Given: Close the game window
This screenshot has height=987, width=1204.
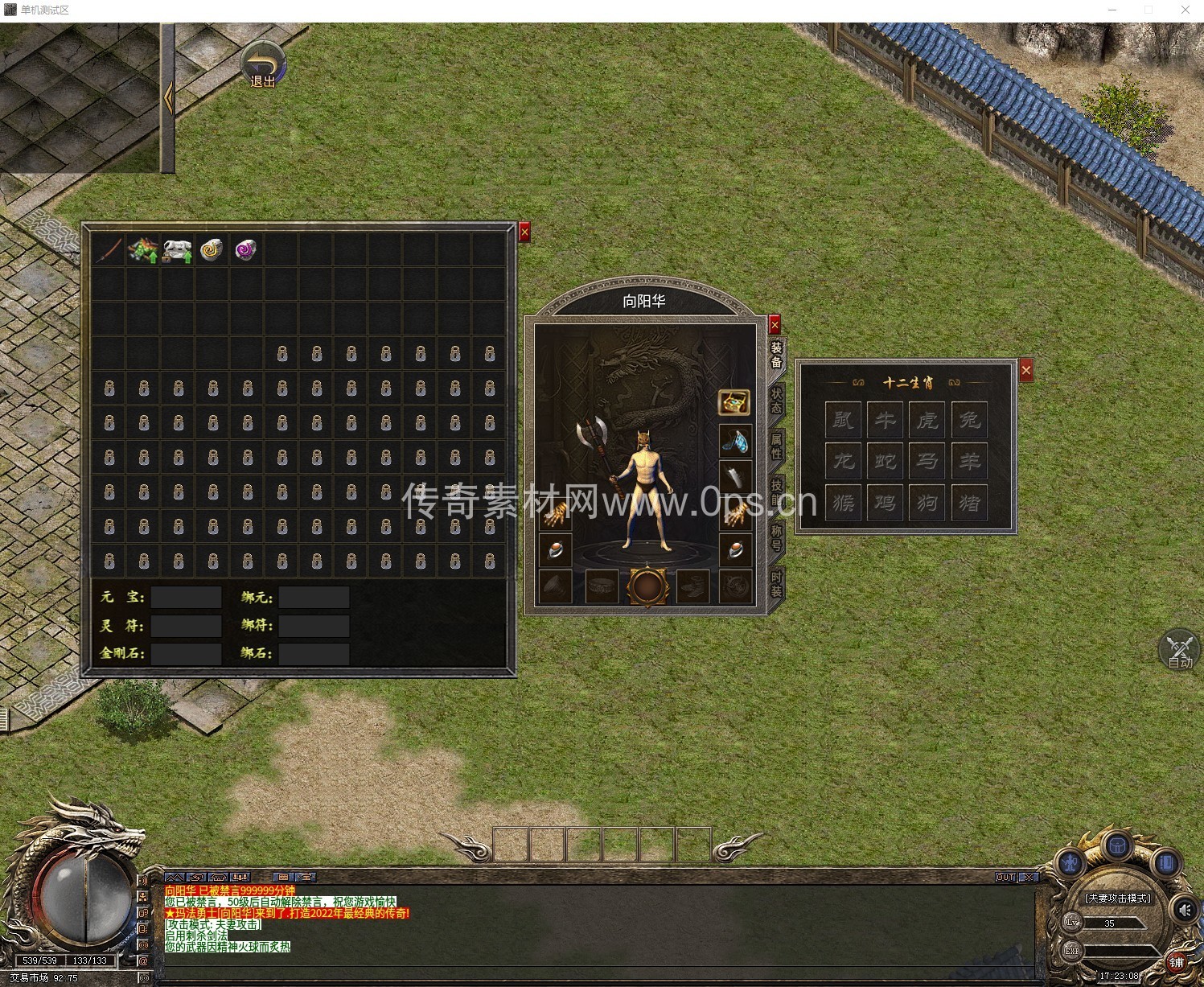Looking at the screenshot, I should (x=1186, y=10).
